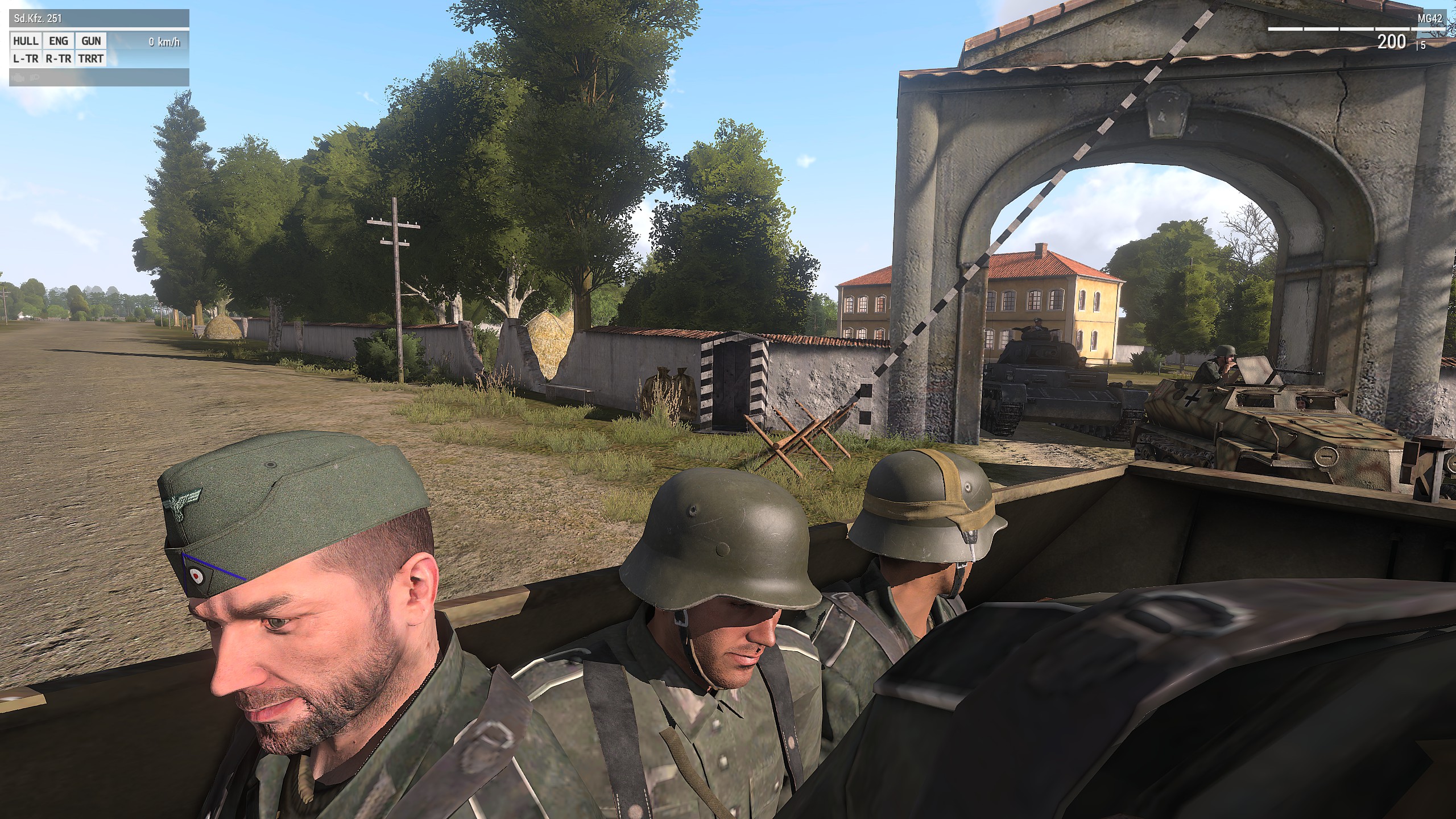Screen dimensions: 1456x819
Task: Click the HULL damage indicator
Action: (26, 41)
